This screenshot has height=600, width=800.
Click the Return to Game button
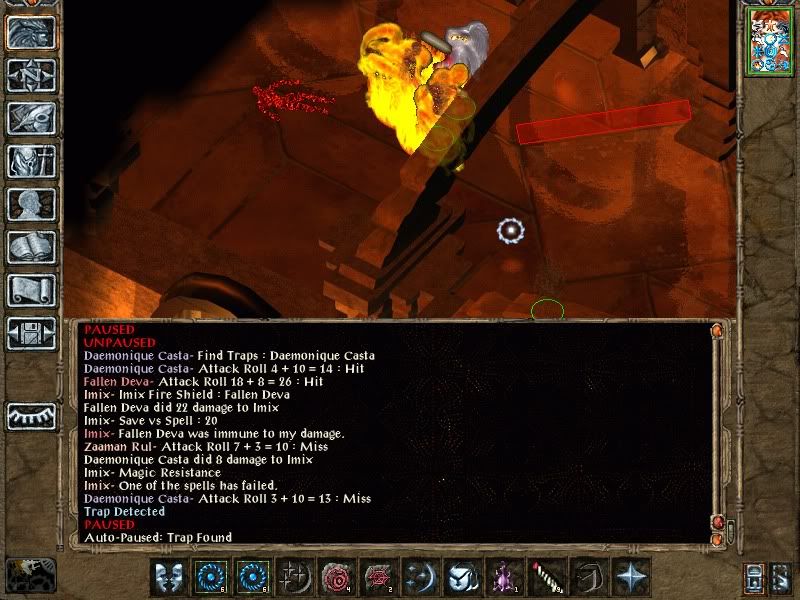point(31,31)
